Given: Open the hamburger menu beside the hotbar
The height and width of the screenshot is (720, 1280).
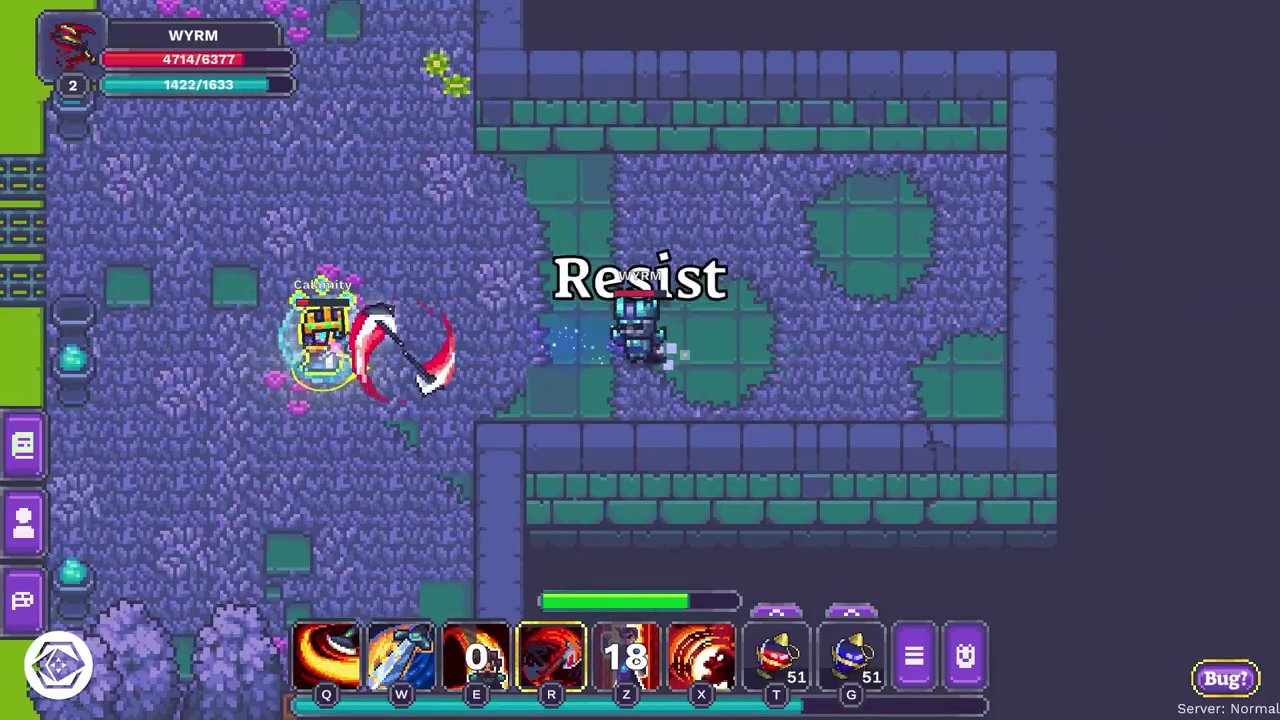Looking at the screenshot, I should (913, 655).
